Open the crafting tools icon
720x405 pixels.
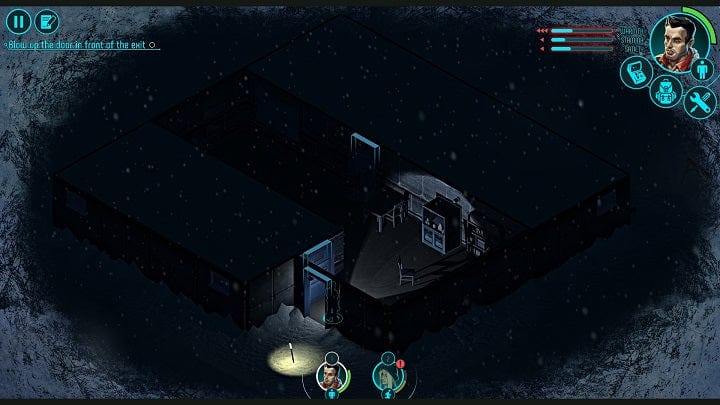tap(699, 99)
